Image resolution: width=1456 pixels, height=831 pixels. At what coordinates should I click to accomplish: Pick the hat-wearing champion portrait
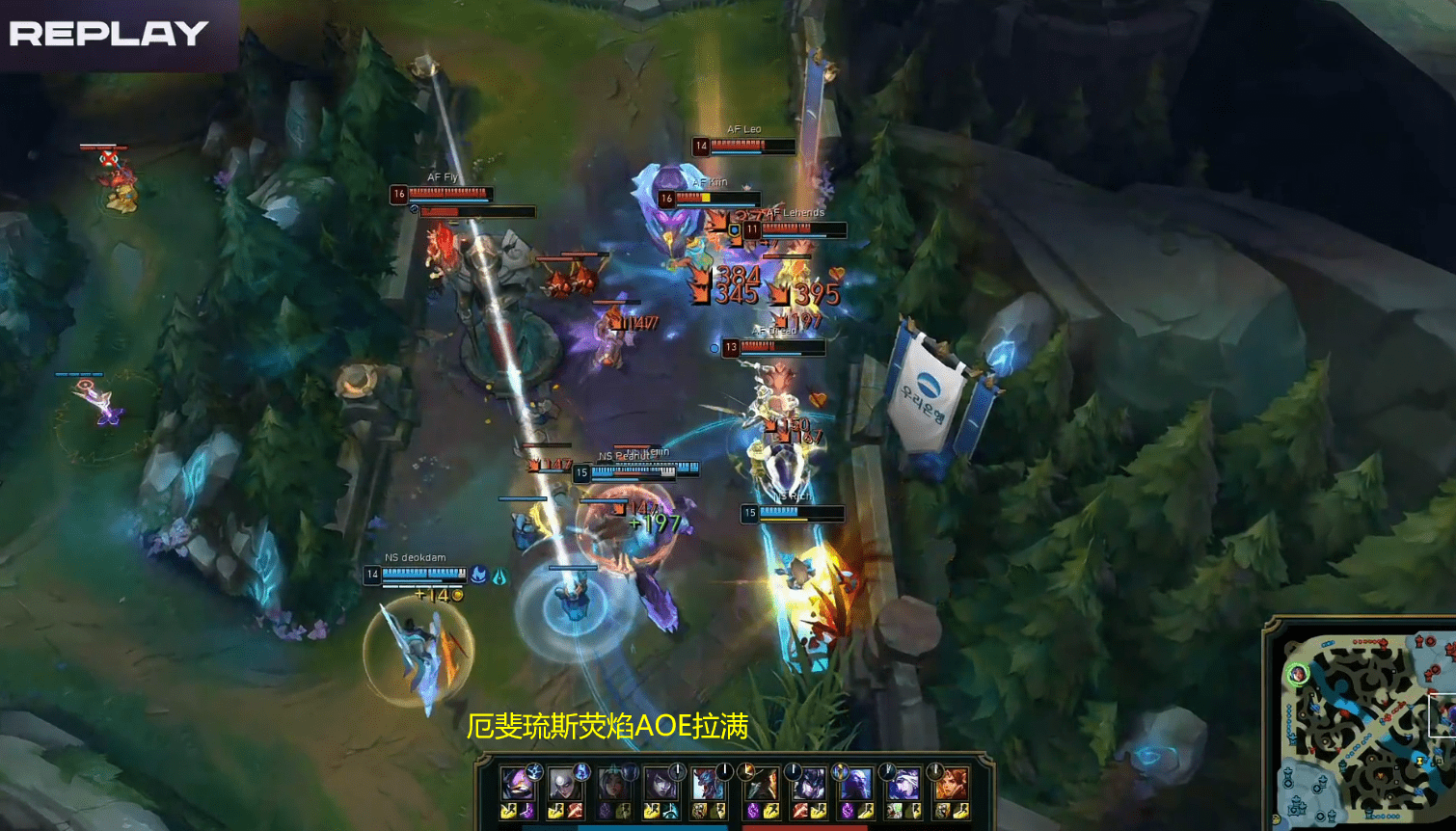(761, 784)
